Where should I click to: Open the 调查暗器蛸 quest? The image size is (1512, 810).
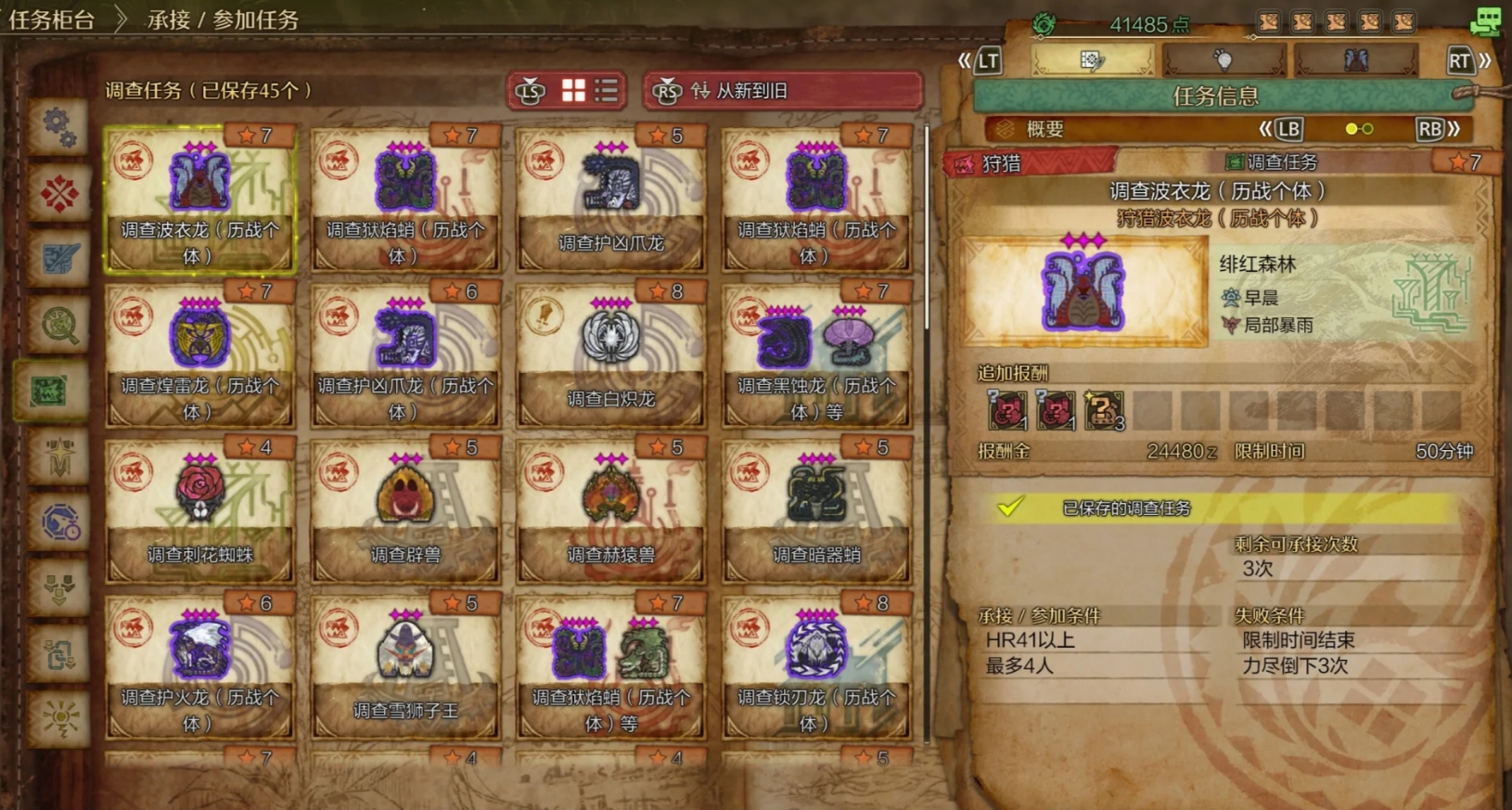click(816, 511)
